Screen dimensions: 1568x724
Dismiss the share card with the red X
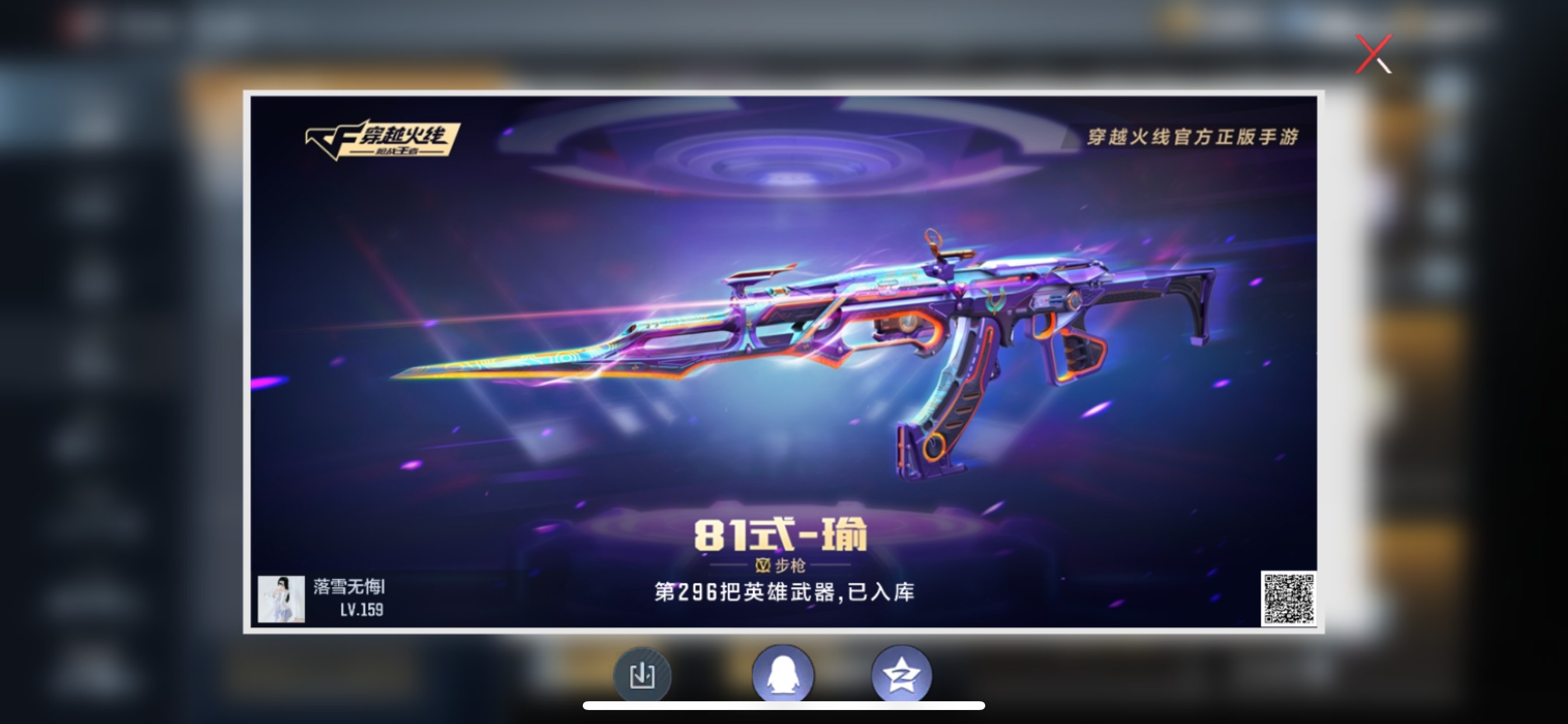[1374, 54]
